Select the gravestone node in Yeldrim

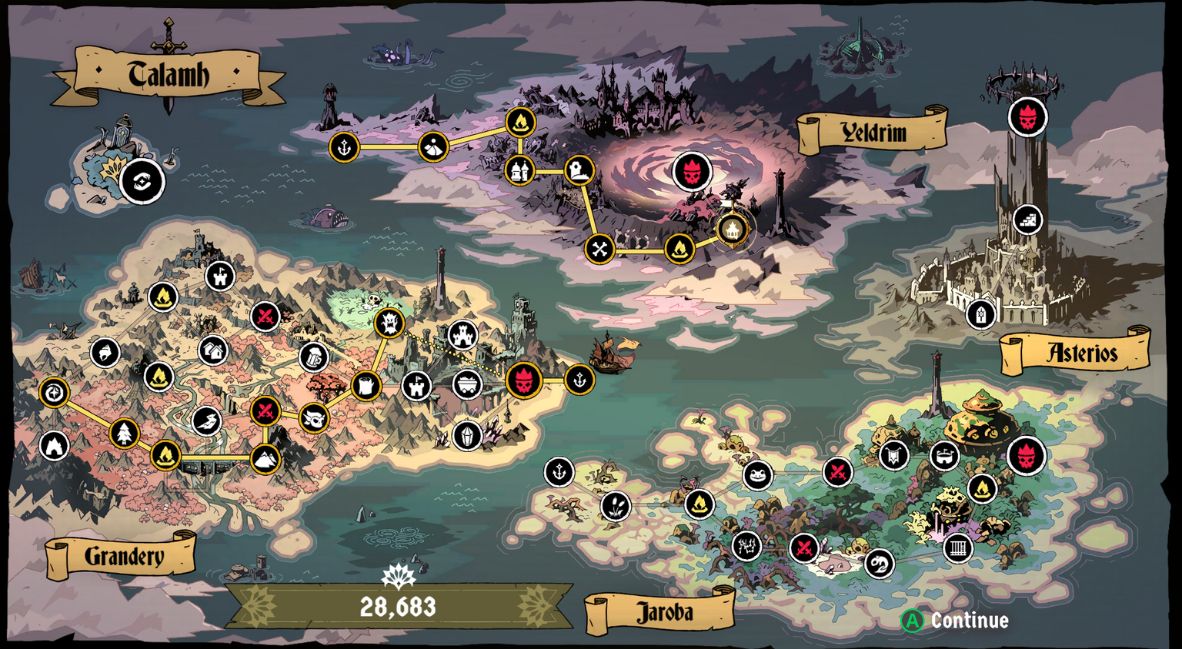[x=579, y=170]
